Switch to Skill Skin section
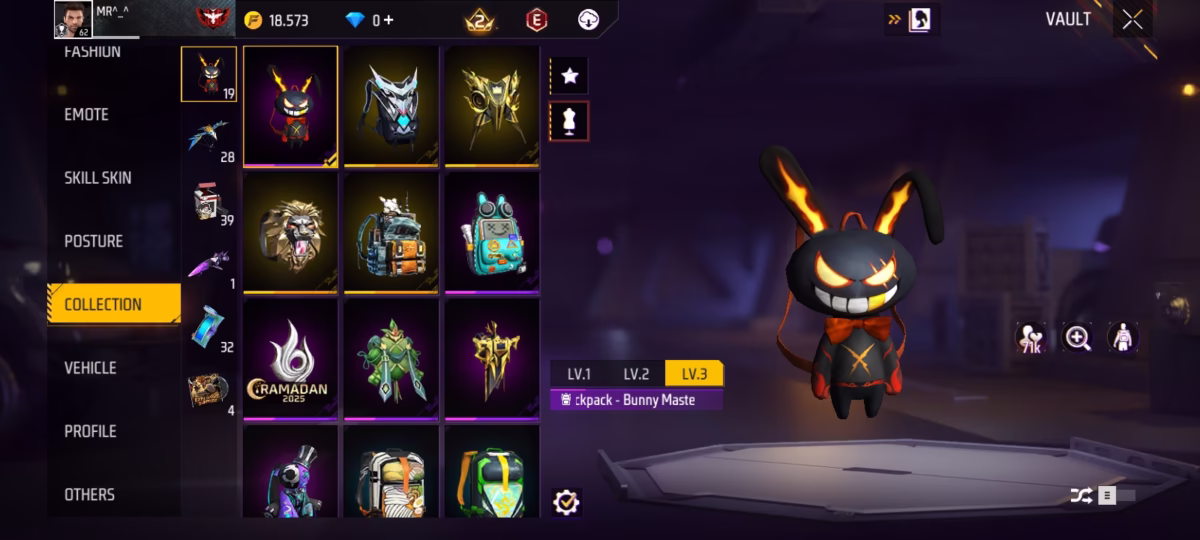This screenshot has width=1200, height=540. point(98,178)
